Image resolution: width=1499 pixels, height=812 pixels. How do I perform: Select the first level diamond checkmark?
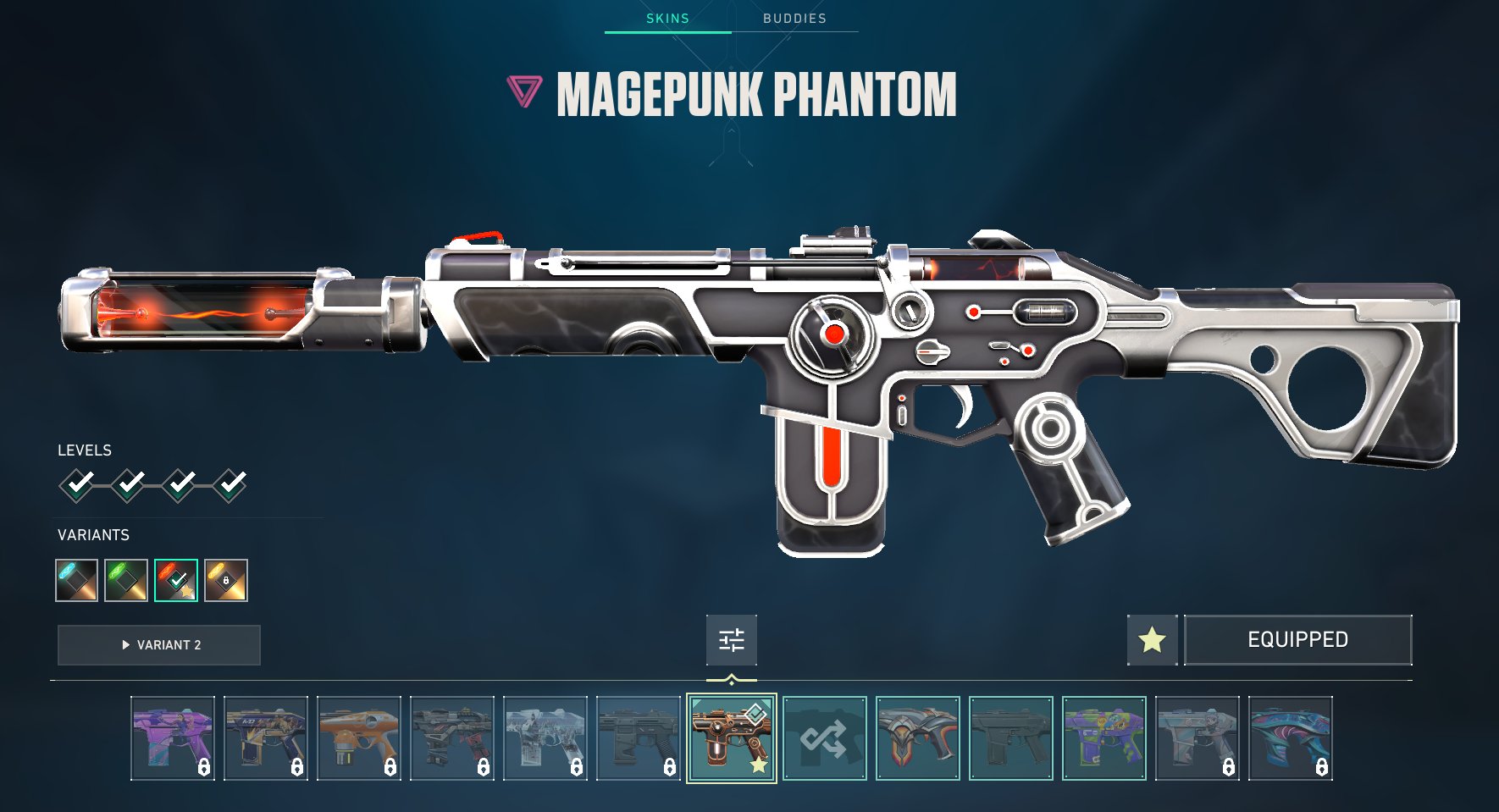pyautogui.click(x=78, y=485)
